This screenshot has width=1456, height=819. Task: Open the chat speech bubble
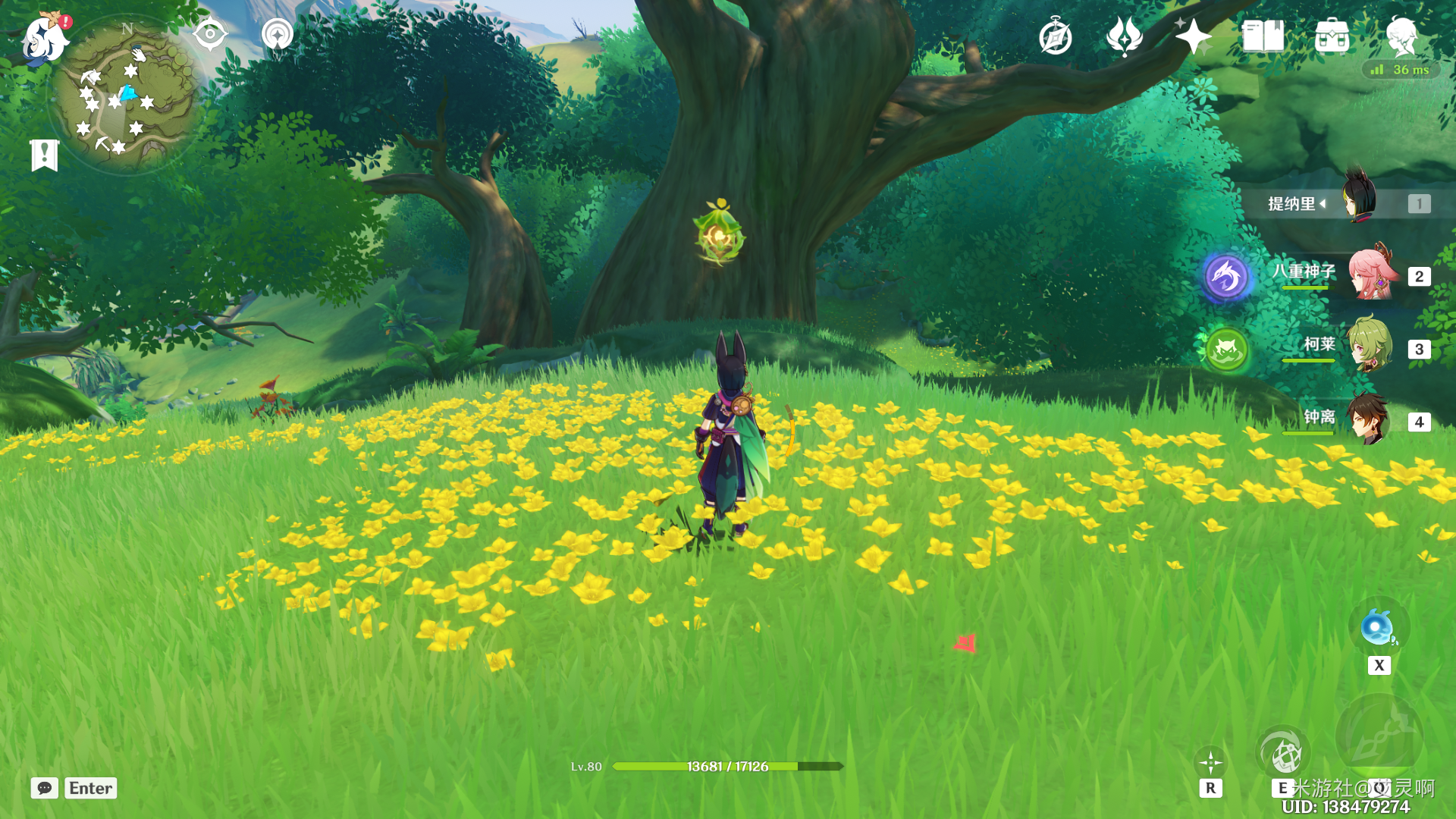coord(45,788)
